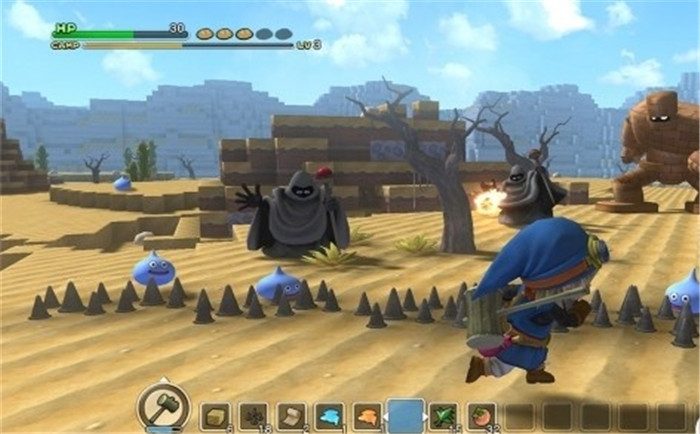
Task: Choose the earth block hotbar slot
Action: tap(215, 416)
